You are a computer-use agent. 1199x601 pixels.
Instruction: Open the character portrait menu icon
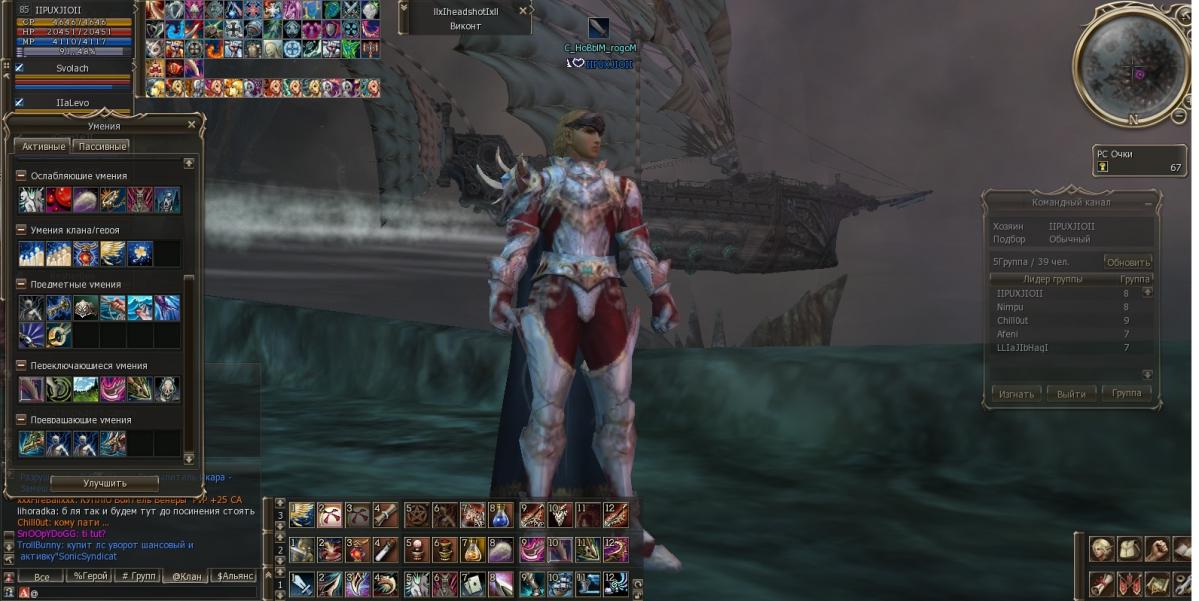pyautogui.click(x=1102, y=549)
